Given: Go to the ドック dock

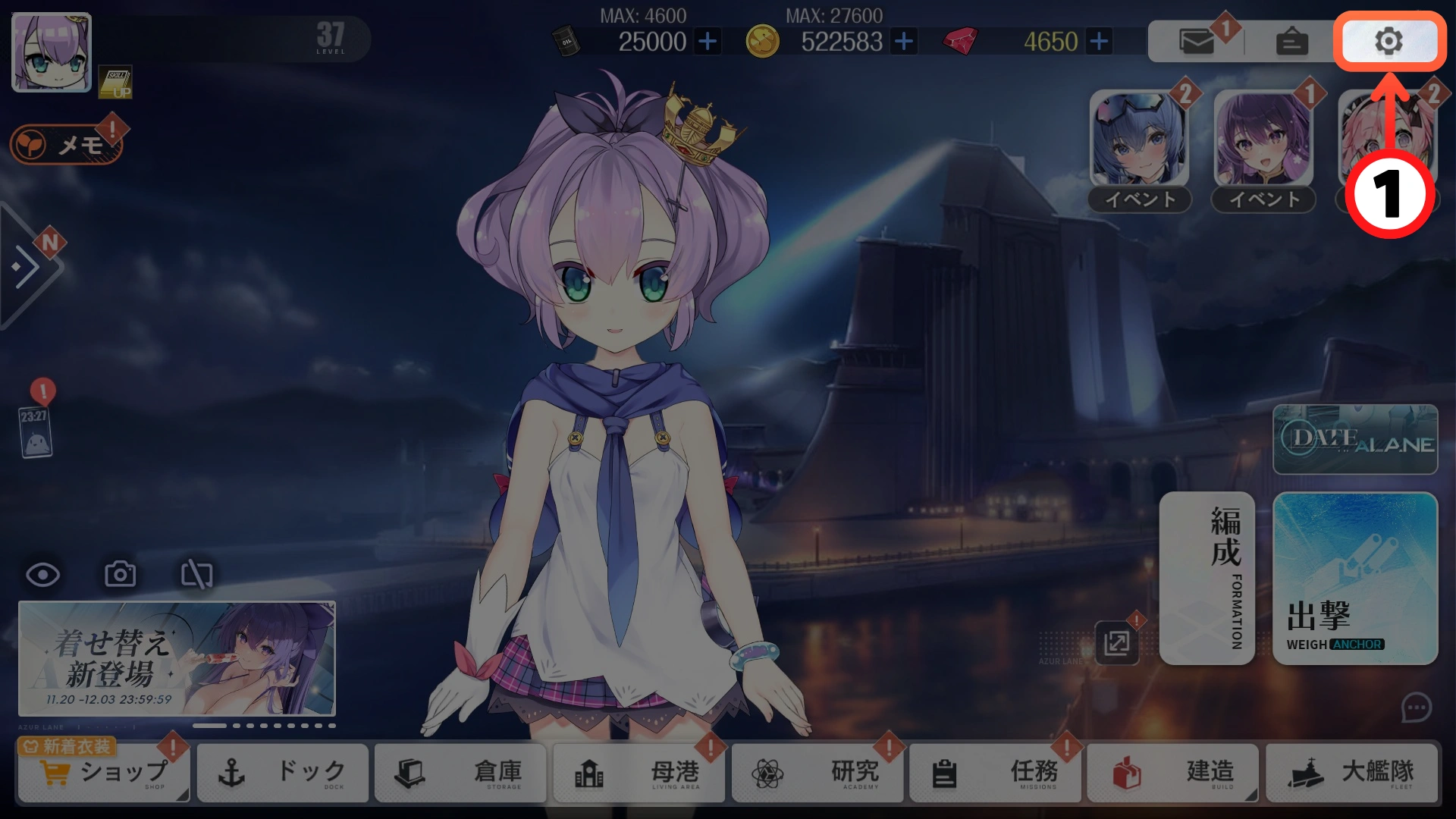Looking at the screenshot, I should (283, 773).
